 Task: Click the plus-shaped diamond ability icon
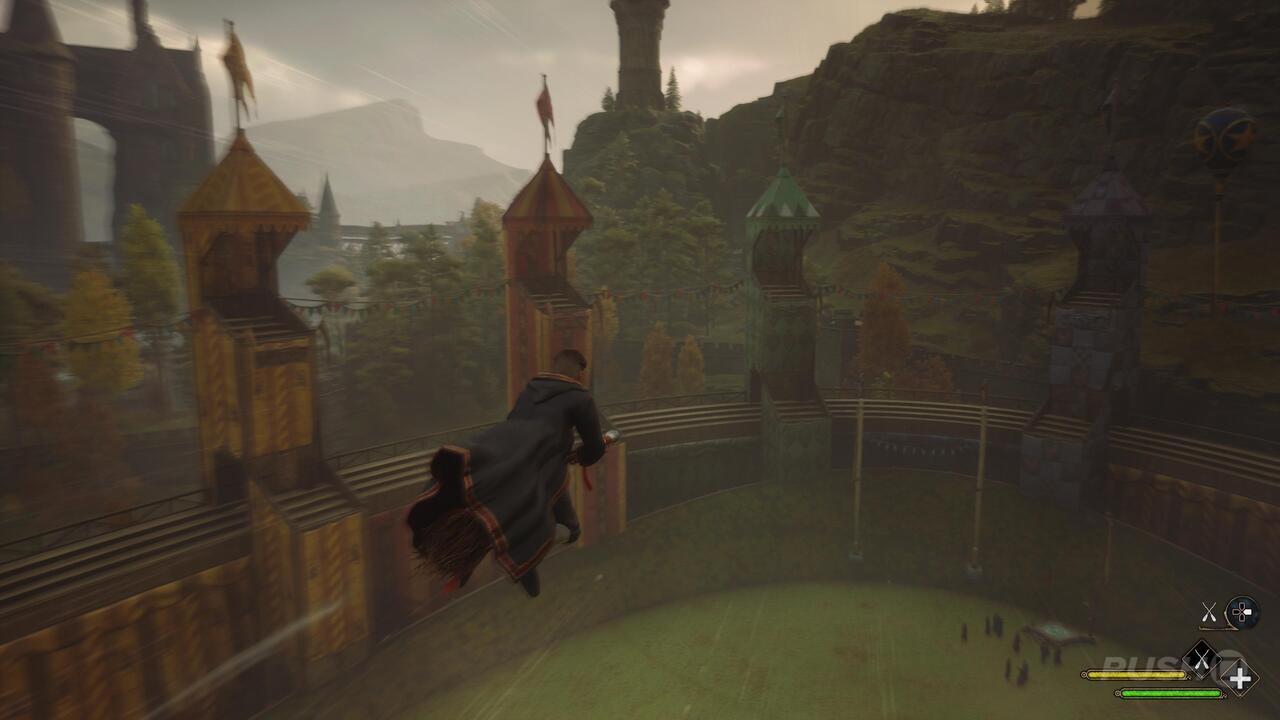[1239, 678]
